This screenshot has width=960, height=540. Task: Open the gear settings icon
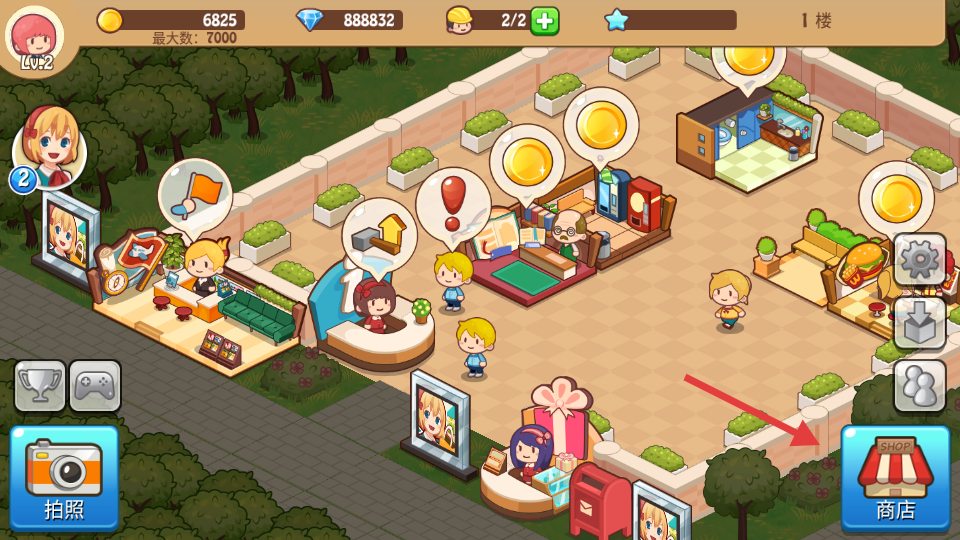919,260
